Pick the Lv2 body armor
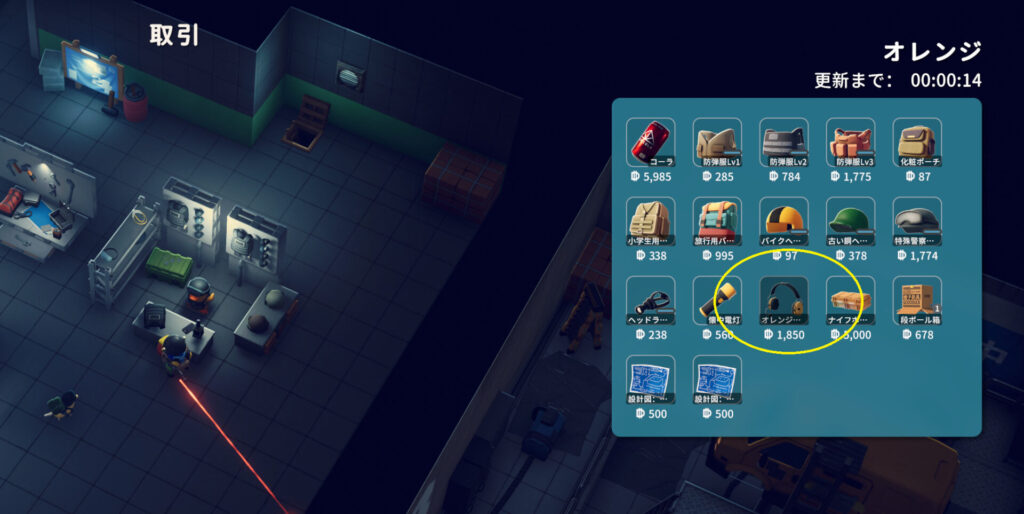The image size is (1024, 514). coord(784,143)
